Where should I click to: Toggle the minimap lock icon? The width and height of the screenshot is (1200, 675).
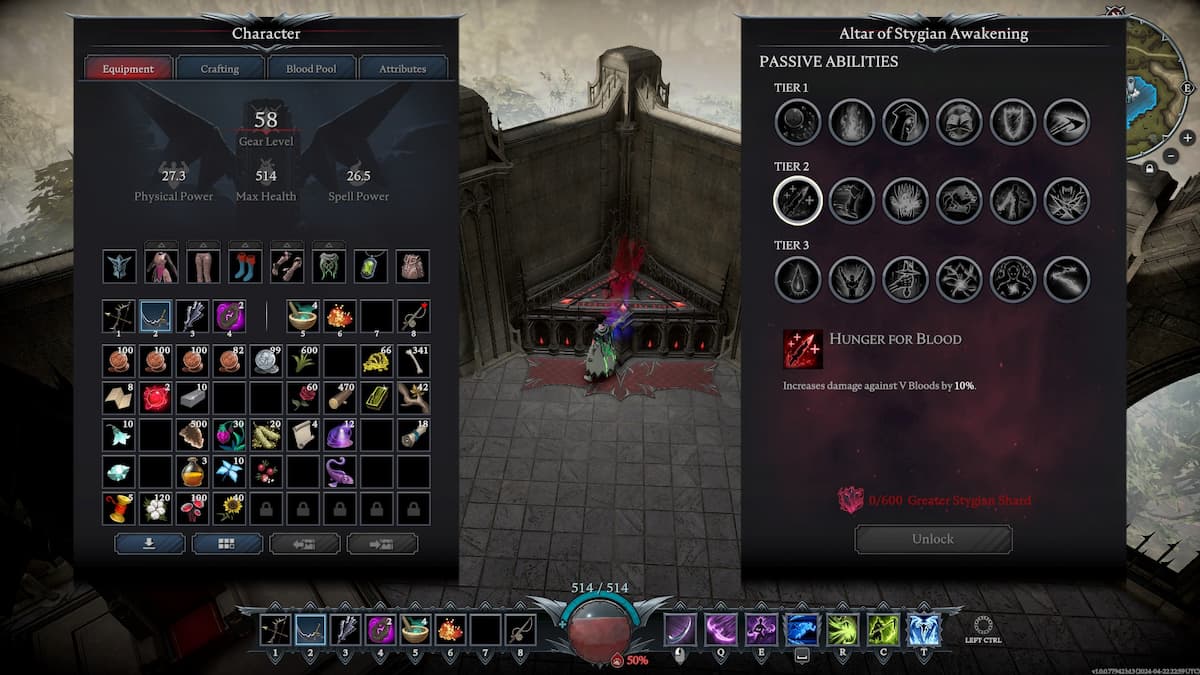point(1151,170)
